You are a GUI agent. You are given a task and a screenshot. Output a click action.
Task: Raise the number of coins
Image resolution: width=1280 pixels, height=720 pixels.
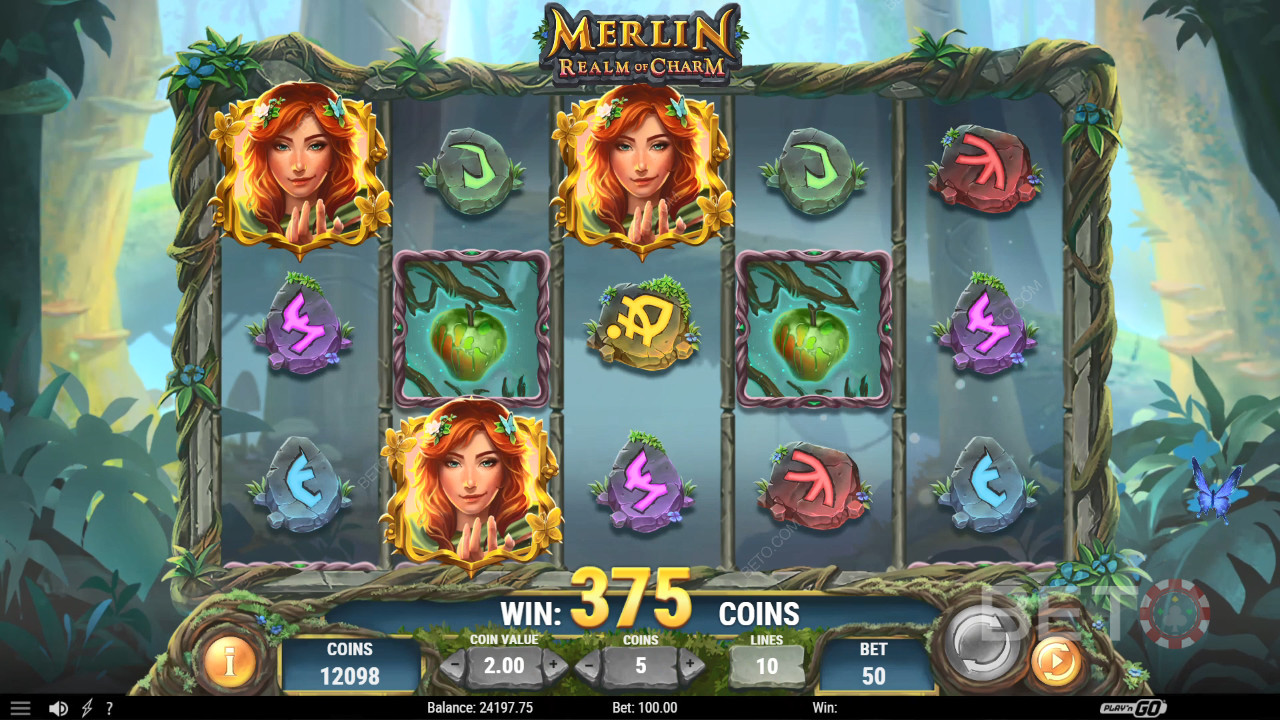(690, 665)
